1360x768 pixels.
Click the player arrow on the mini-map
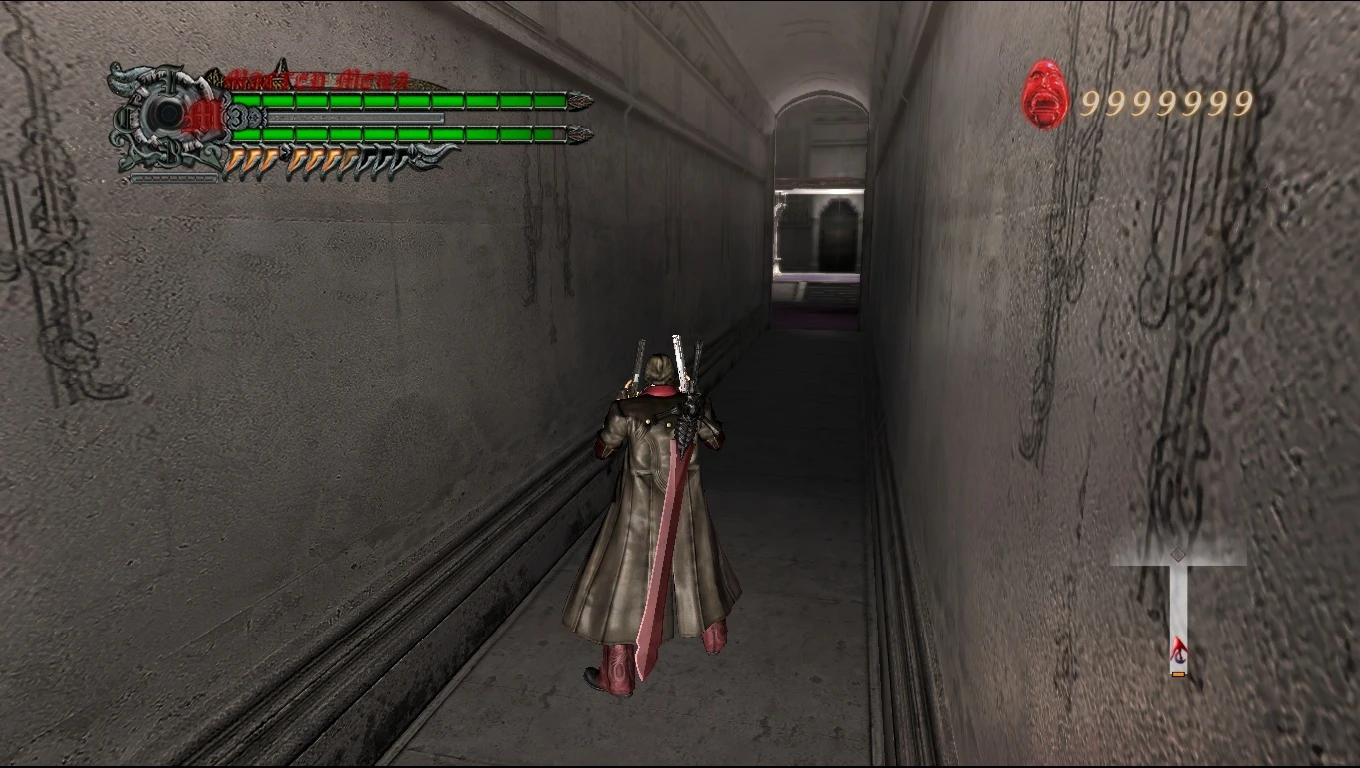pyautogui.click(x=1181, y=647)
